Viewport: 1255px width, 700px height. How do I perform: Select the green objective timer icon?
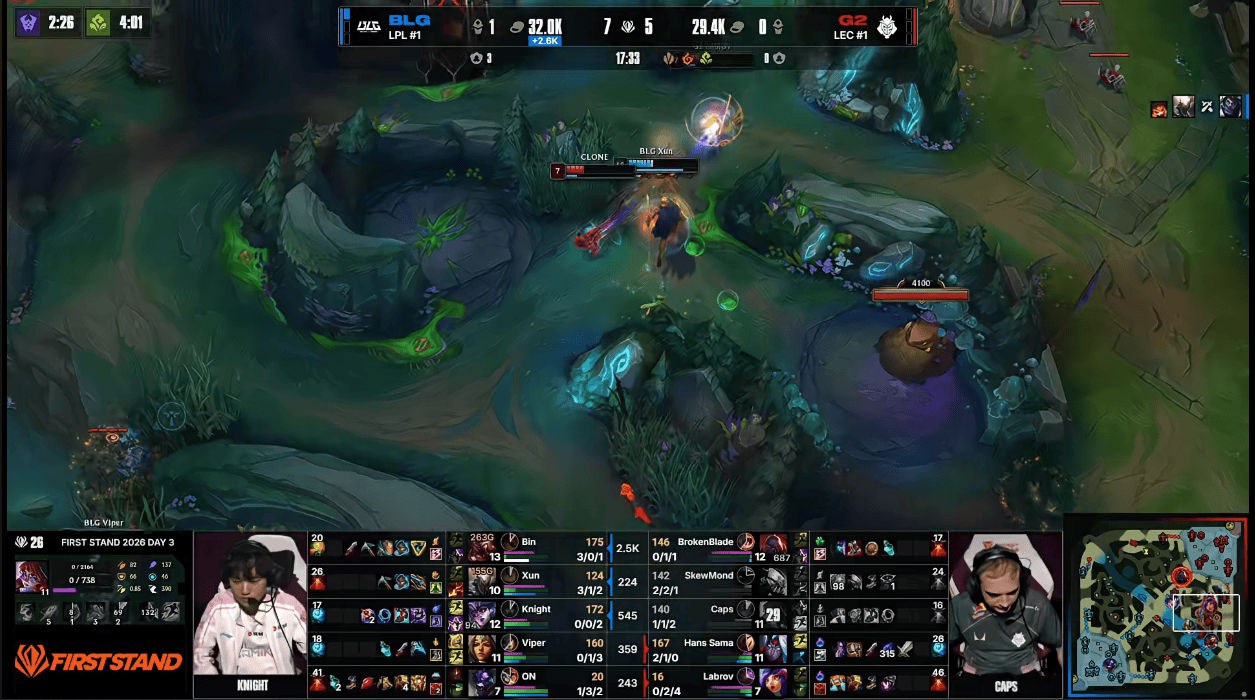tap(98, 23)
